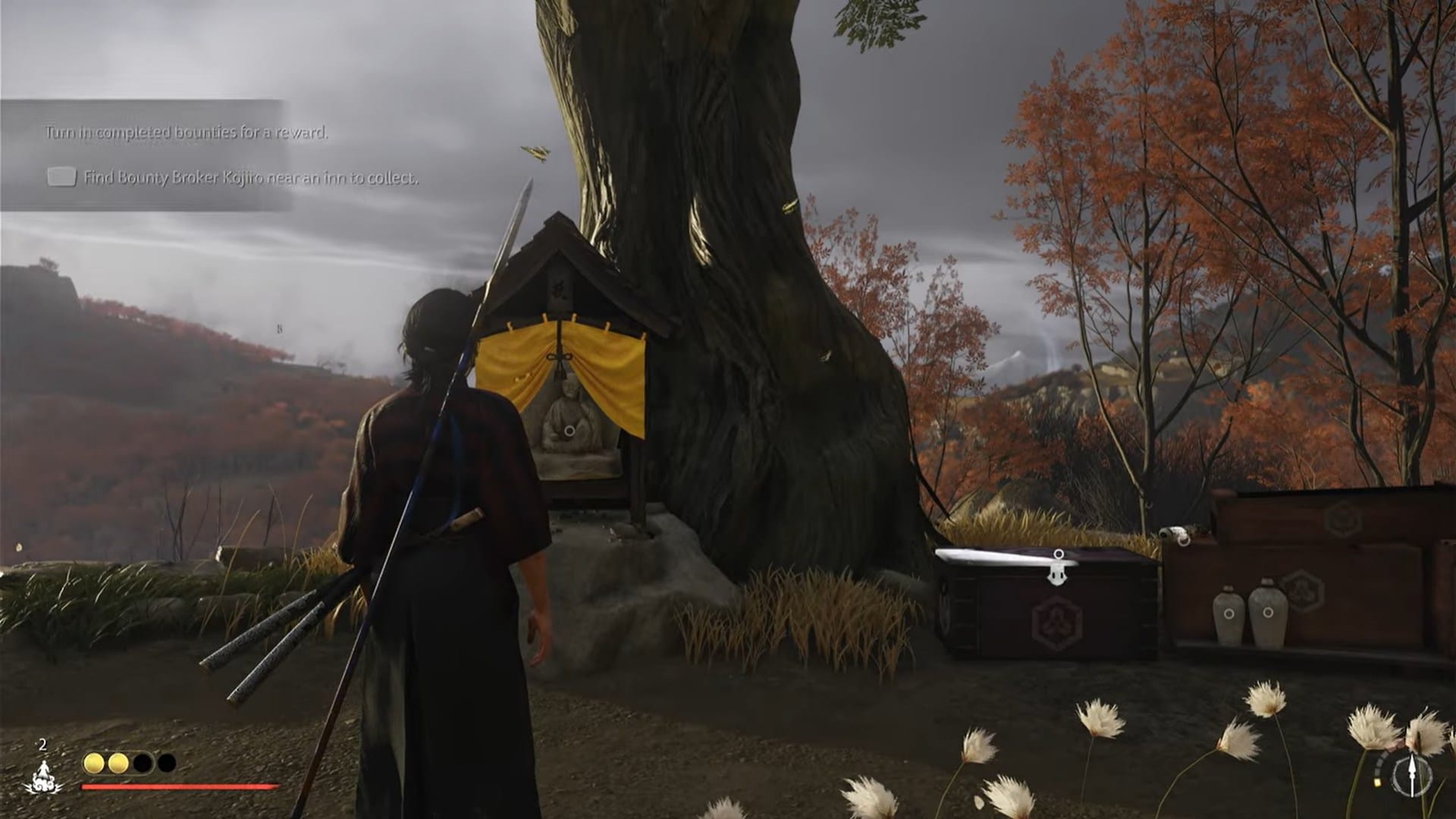Click the lock marker on the chest
1456x819 pixels.
[x=1057, y=568]
